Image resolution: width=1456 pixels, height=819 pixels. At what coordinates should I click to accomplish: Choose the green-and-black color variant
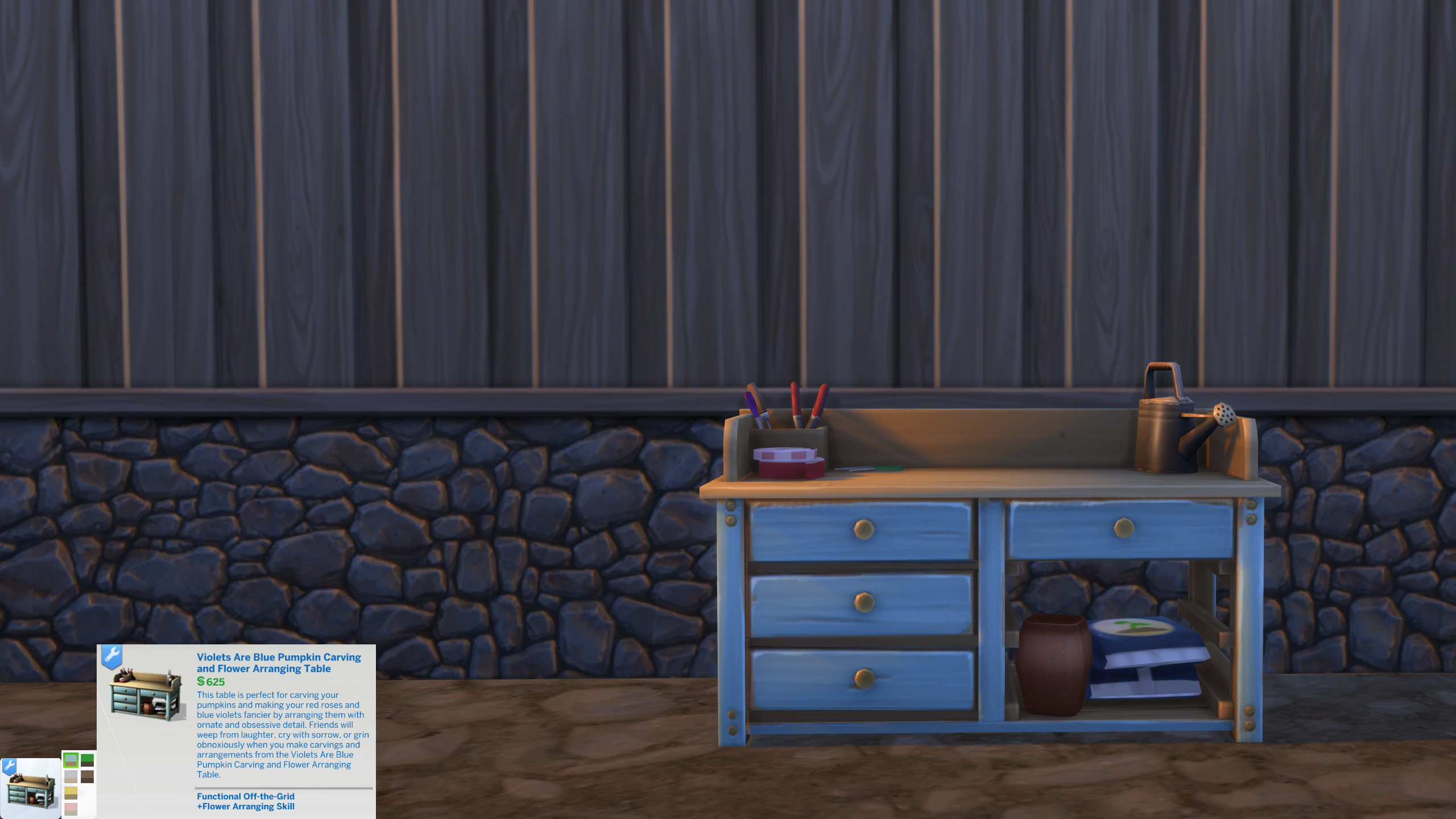pyautogui.click(x=87, y=760)
